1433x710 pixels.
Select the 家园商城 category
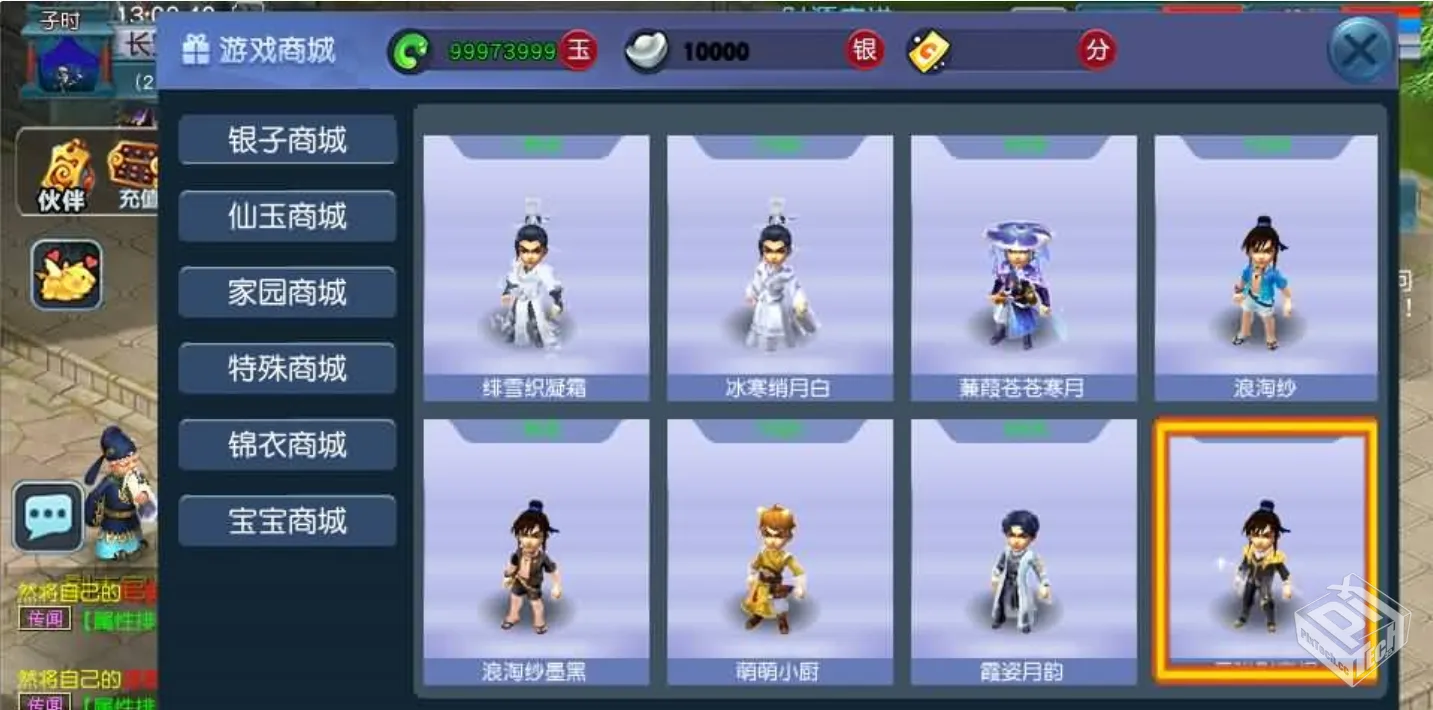pyautogui.click(x=287, y=292)
